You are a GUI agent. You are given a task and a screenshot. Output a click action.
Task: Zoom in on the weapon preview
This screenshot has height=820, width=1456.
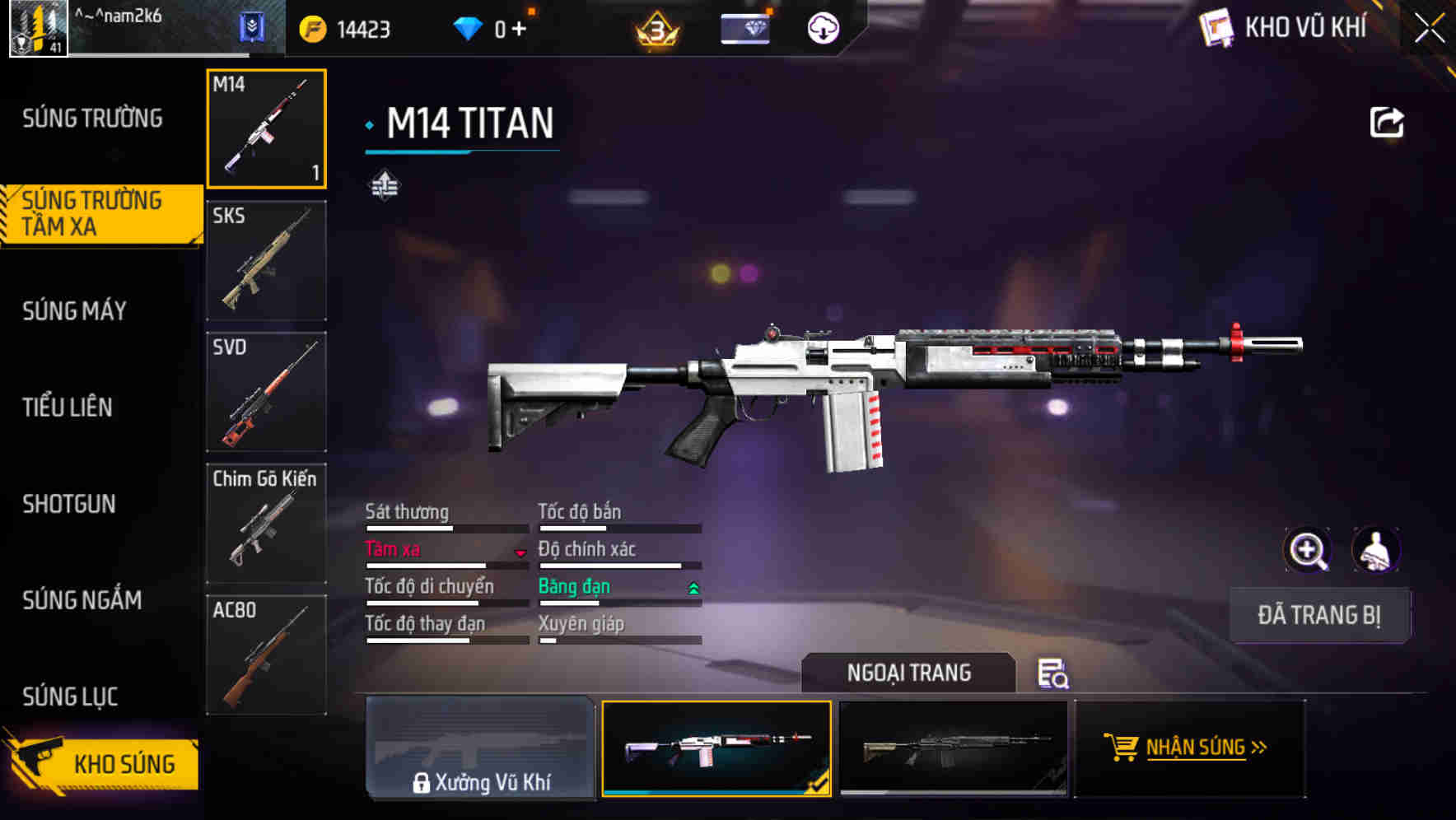1307,550
